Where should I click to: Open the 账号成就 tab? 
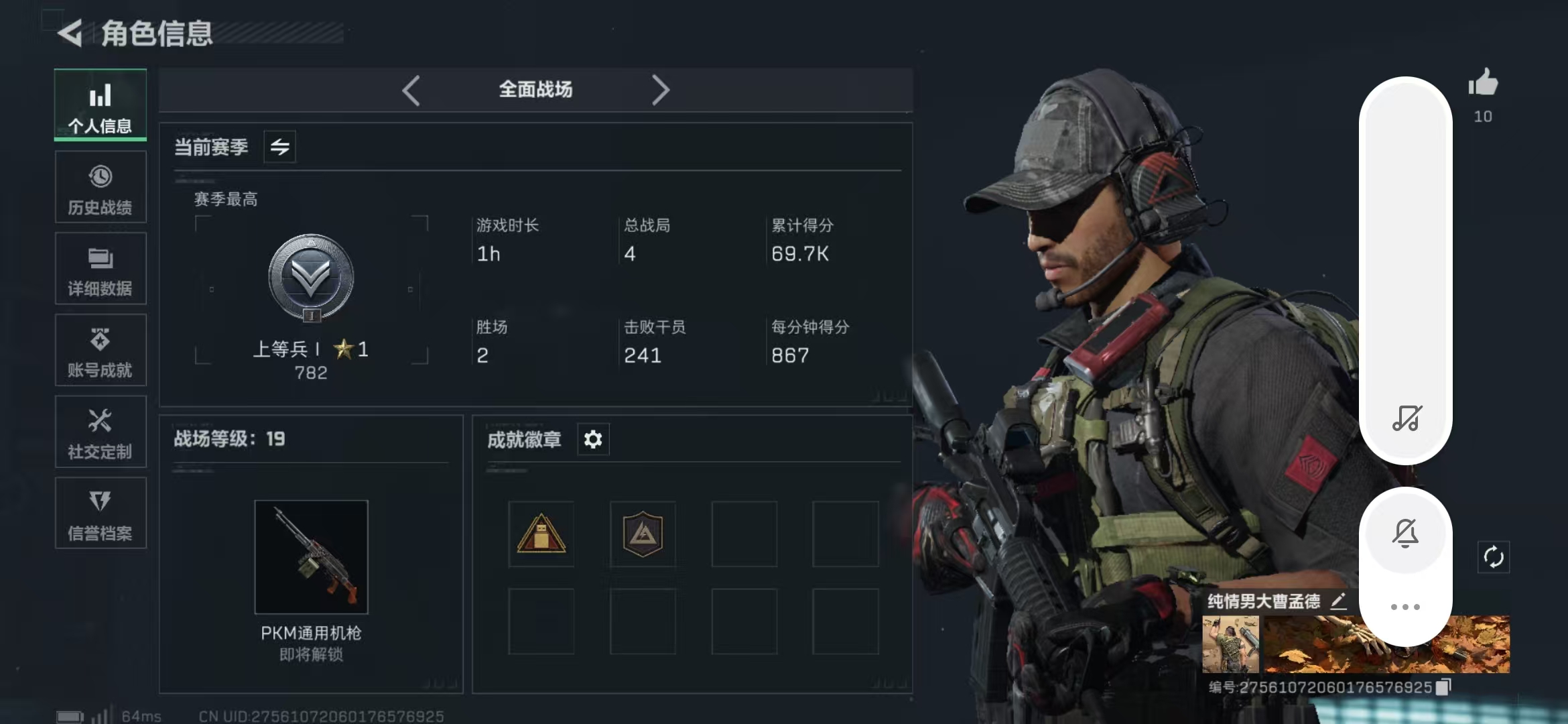101,351
